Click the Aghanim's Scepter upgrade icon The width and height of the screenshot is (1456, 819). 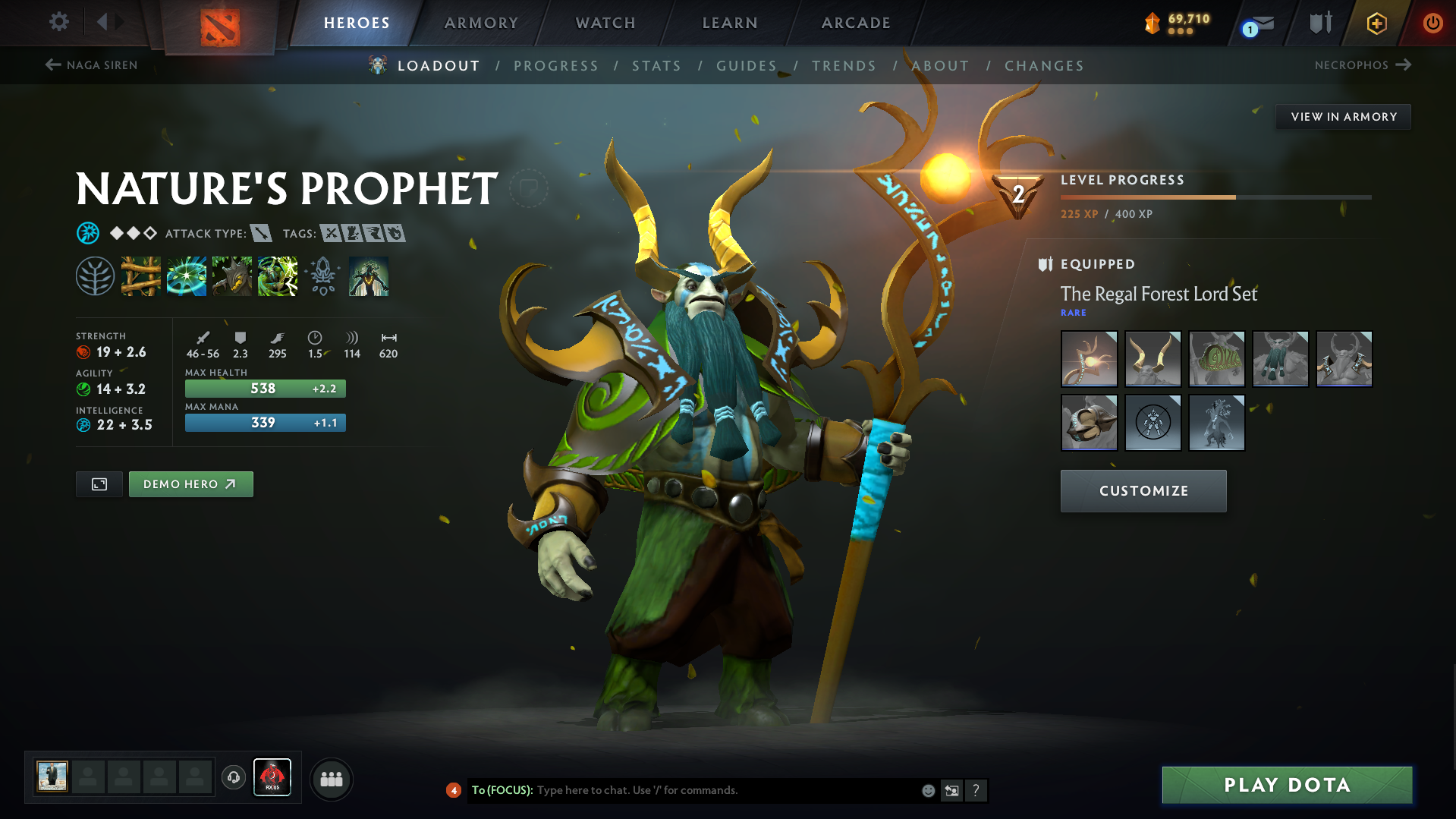coord(322,276)
